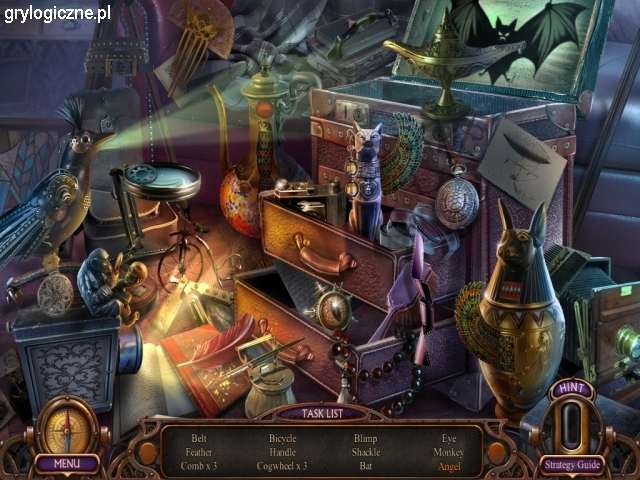This screenshot has width=640, height=480.
Task: Click the compass icon above Menu
Action: pyautogui.click(x=67, y=425)
